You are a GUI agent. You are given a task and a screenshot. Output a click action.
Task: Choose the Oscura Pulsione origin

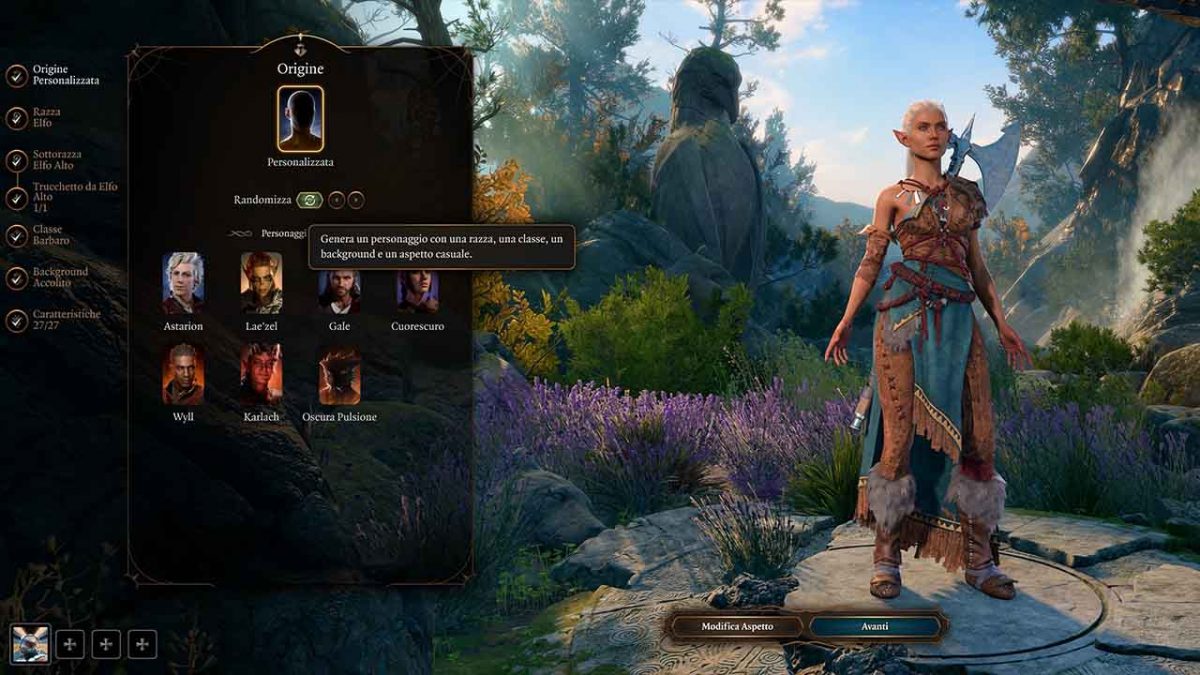[x=339, y=374]
